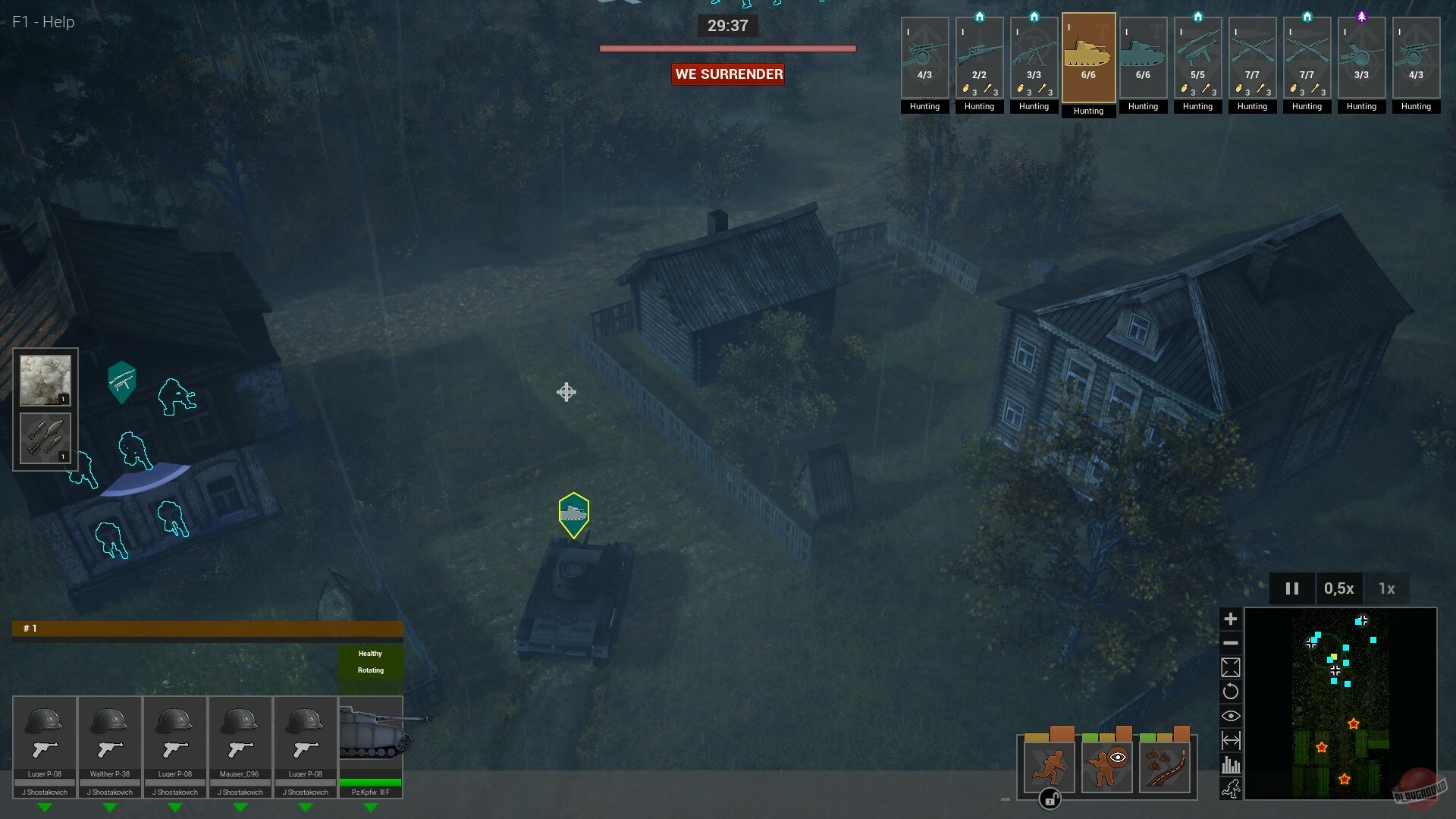This screenshot has height=819, width=1456.
Task: Click the pause button above the minimap
Action: pyautogui.click(x=1292, y=588)
